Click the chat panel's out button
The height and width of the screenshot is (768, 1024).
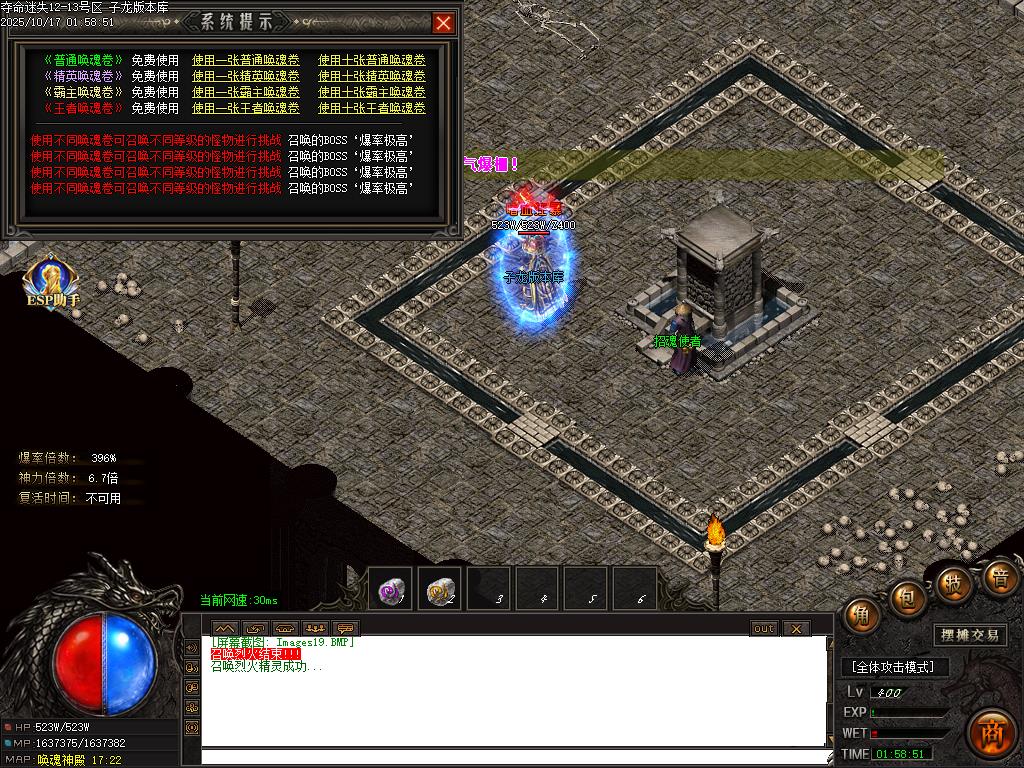764,628
